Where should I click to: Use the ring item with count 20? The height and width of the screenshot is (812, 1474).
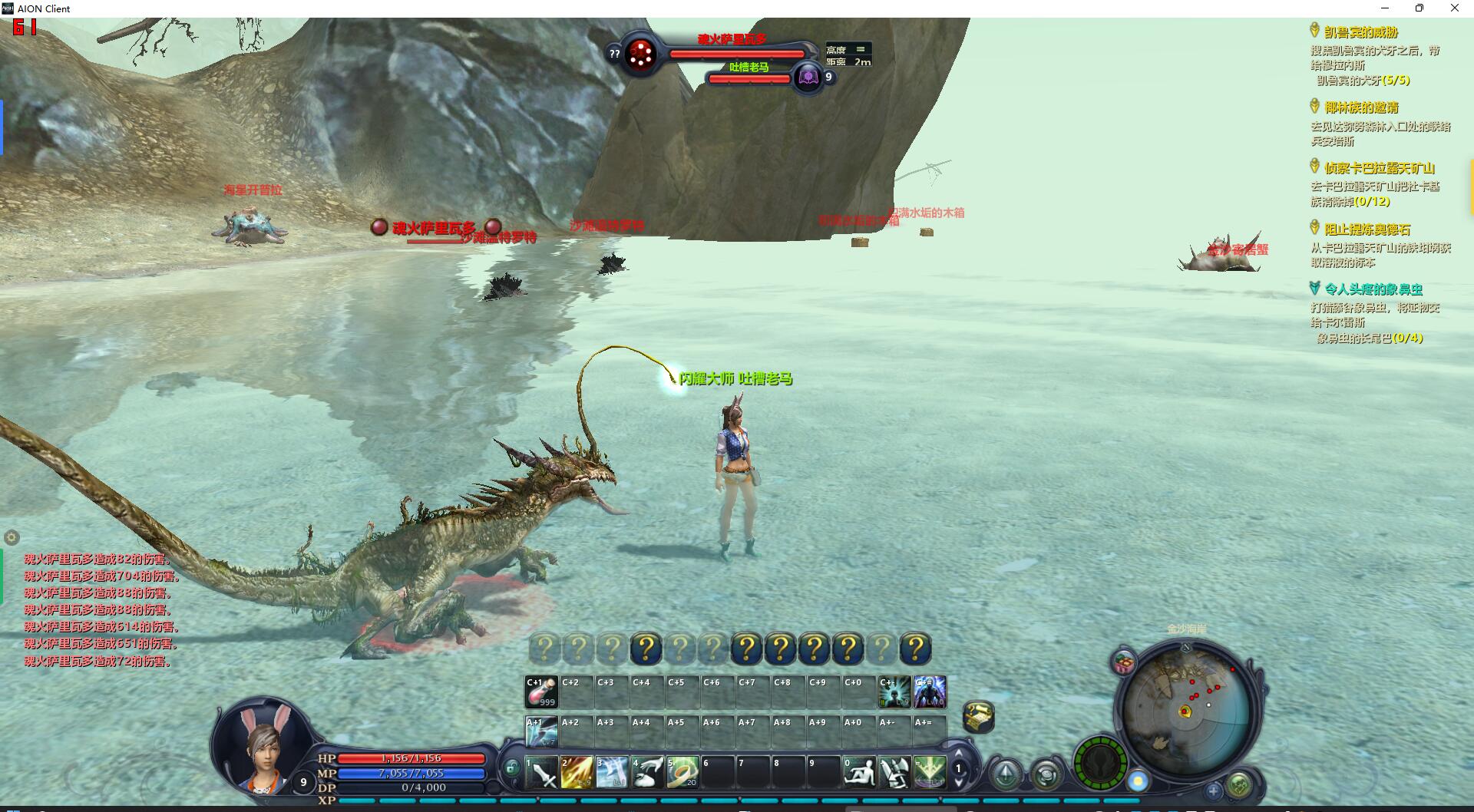(x=682, y=773)
